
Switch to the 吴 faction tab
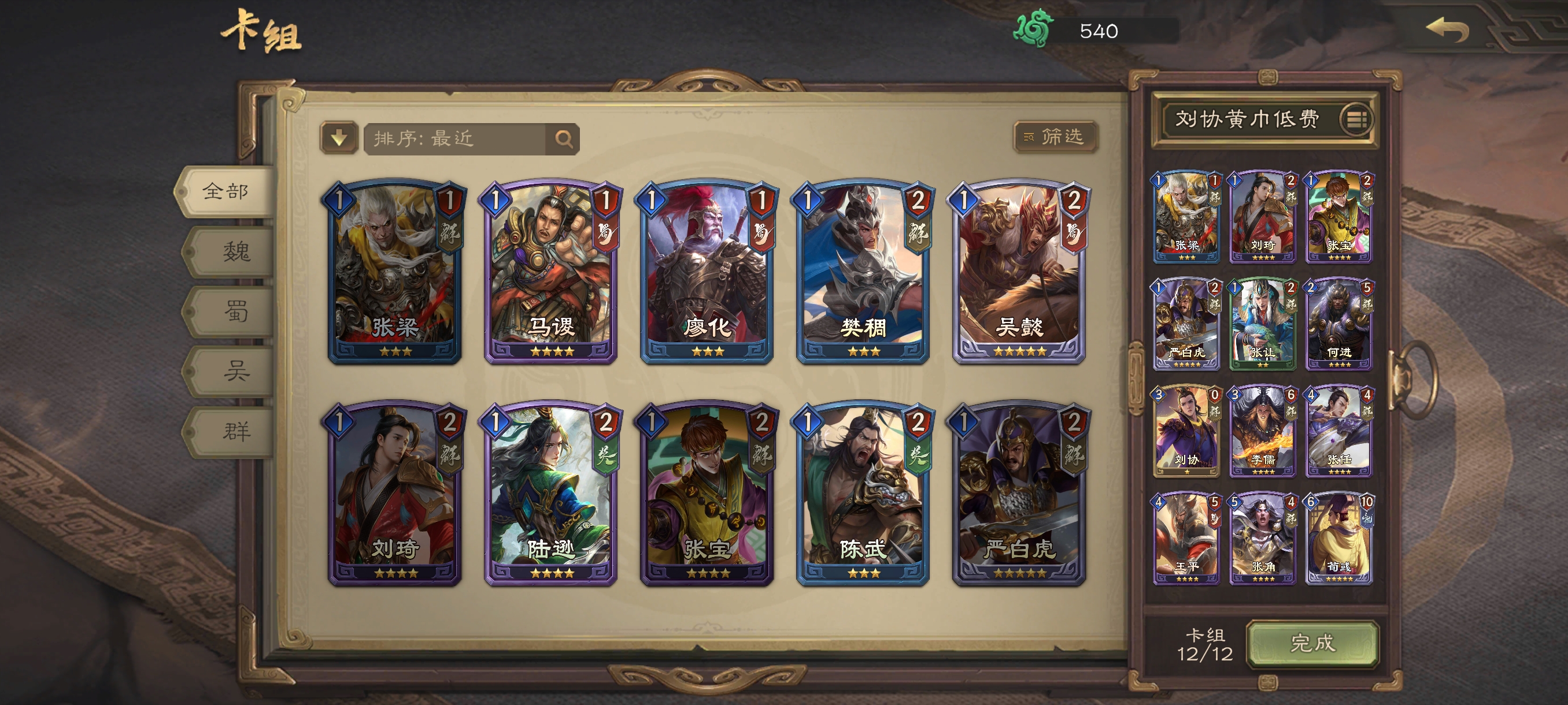(x=234, y=371)
